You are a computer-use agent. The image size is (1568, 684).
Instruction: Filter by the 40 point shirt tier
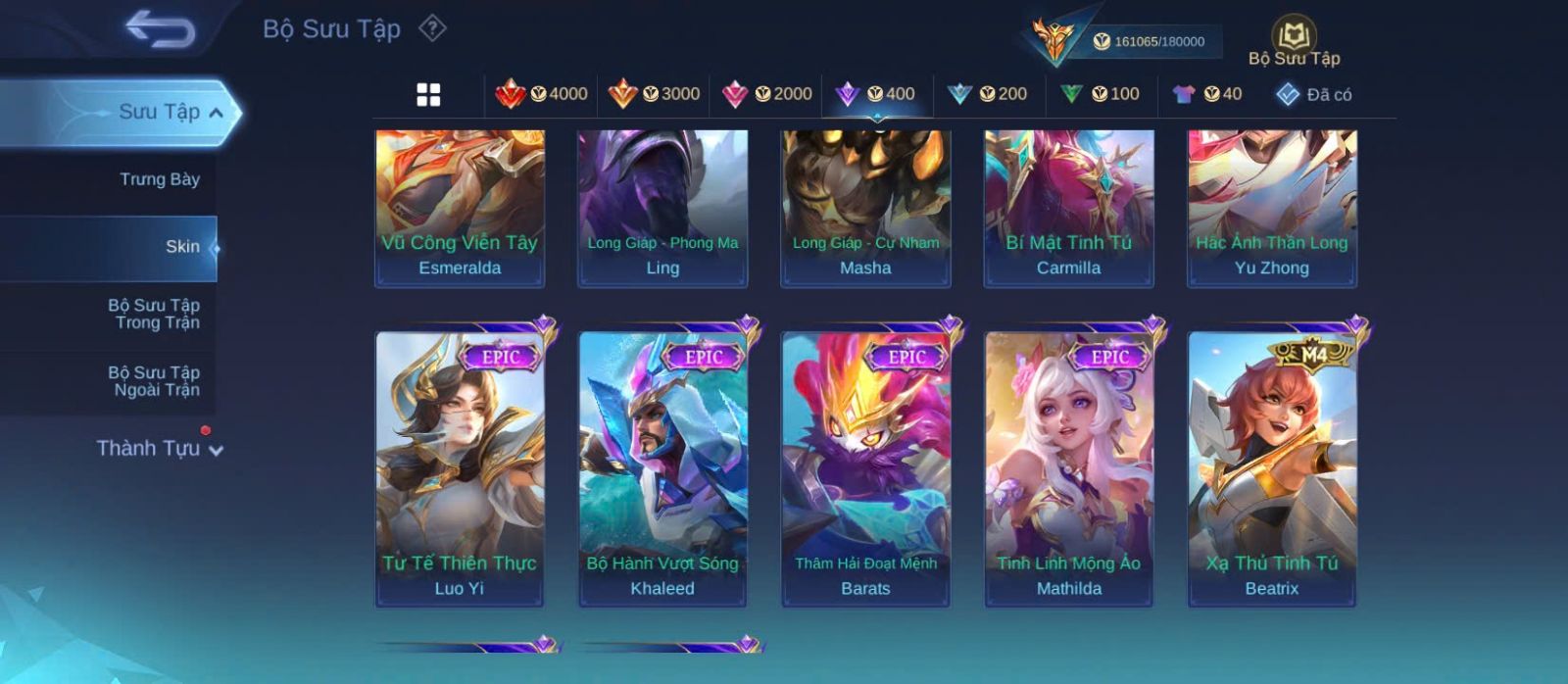point(1207,94)
